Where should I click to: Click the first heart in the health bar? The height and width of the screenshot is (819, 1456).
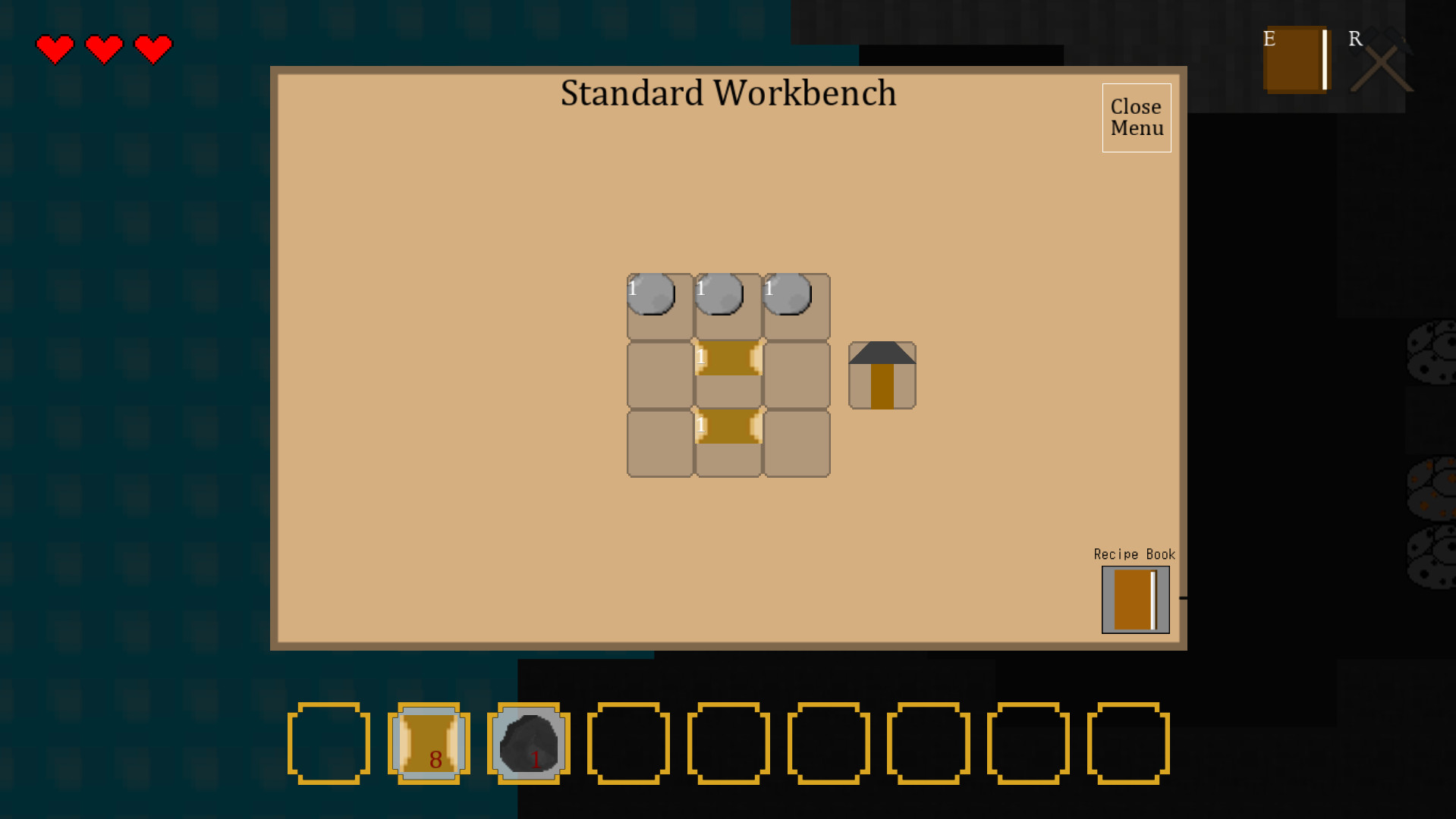(x=55, y=48)
